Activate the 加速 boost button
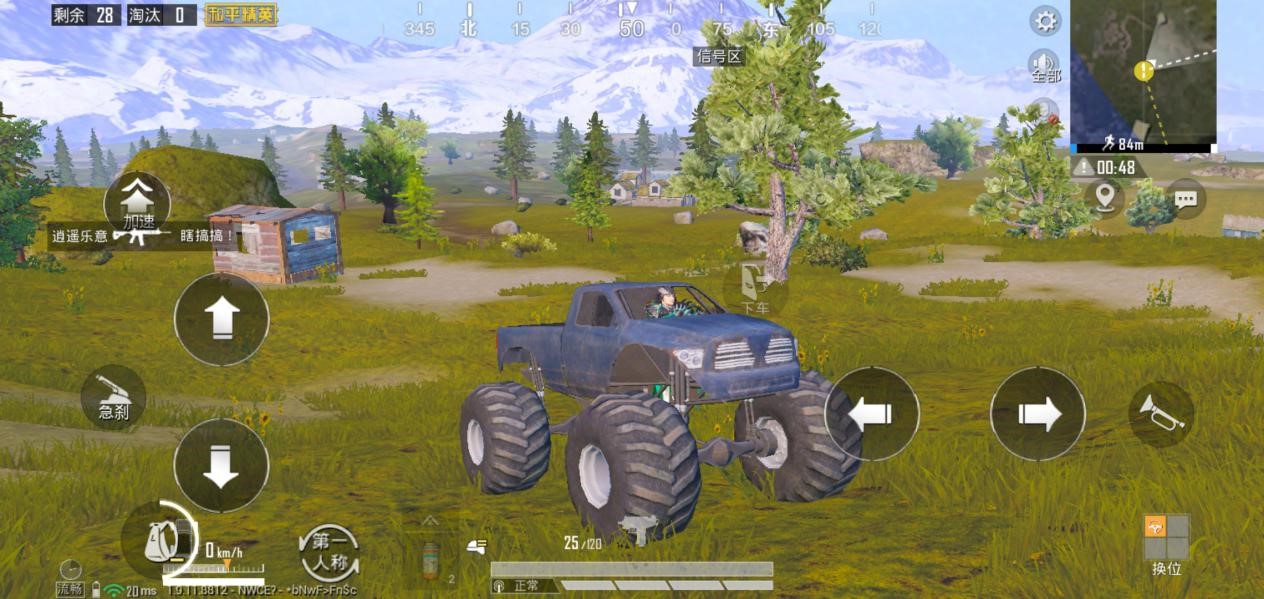The image size is (1264, 599). (x=136, y=204)
